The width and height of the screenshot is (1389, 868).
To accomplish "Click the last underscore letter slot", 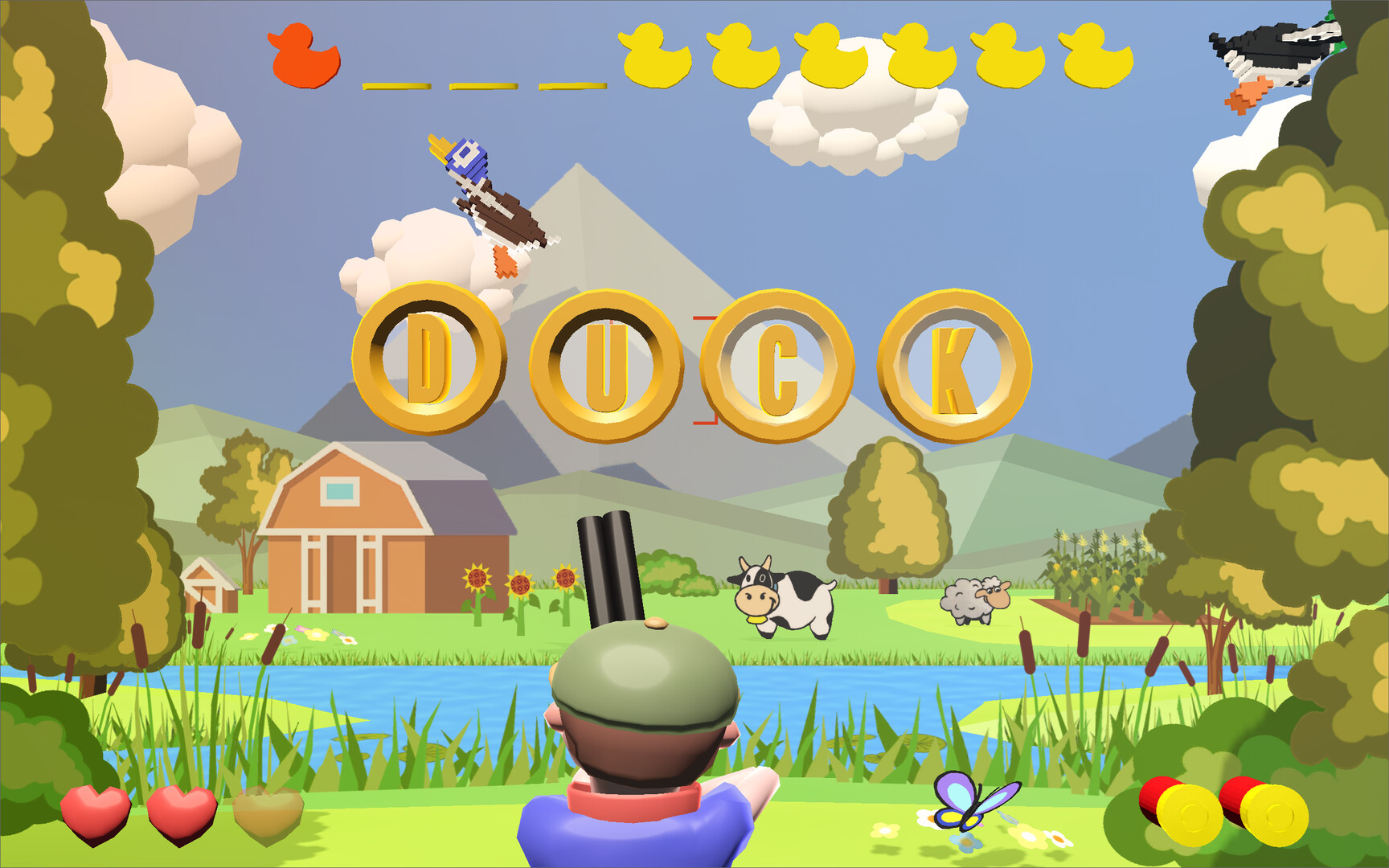I will coord(571,84).
